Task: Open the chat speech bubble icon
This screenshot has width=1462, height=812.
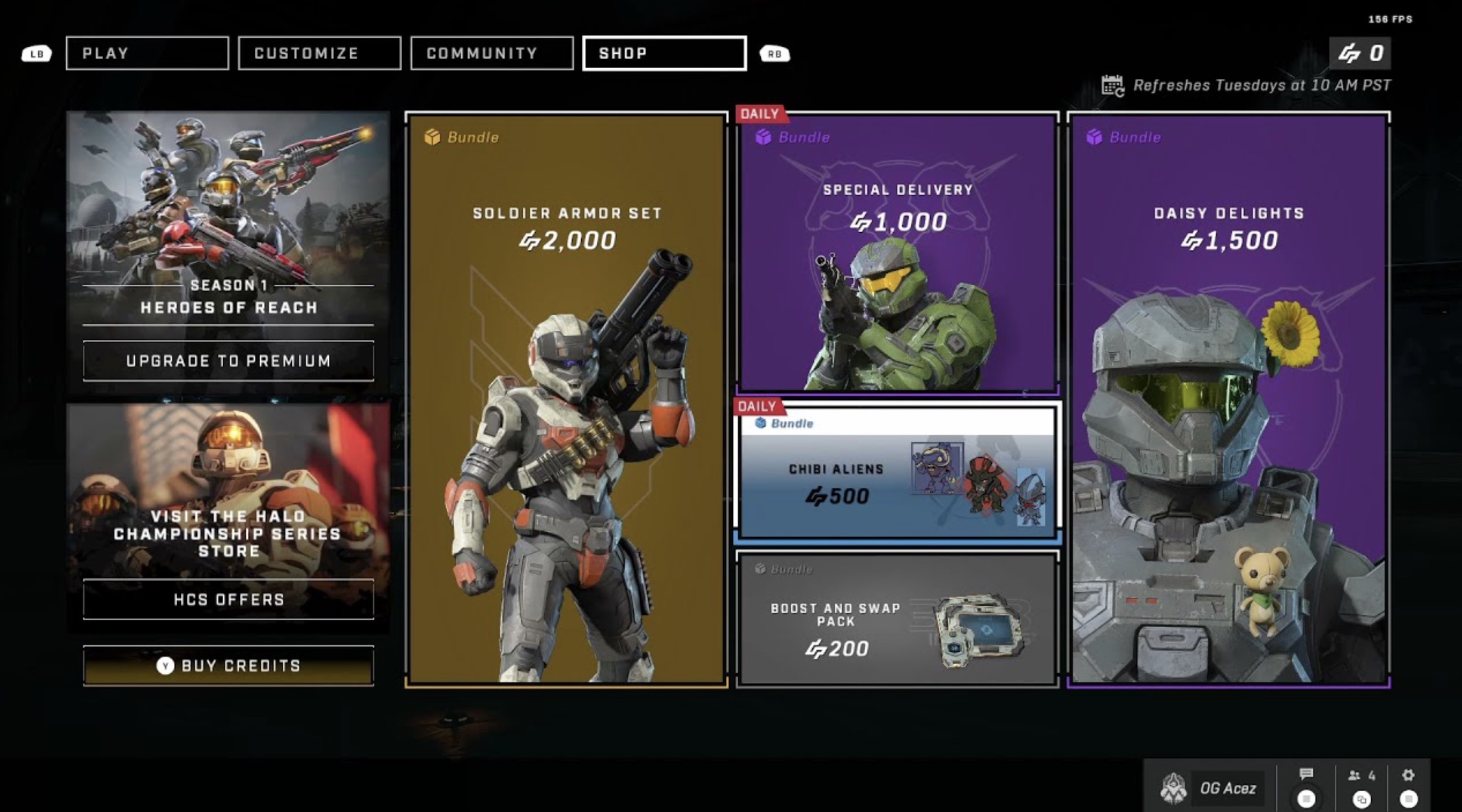Action: (x=1306, y=774)
